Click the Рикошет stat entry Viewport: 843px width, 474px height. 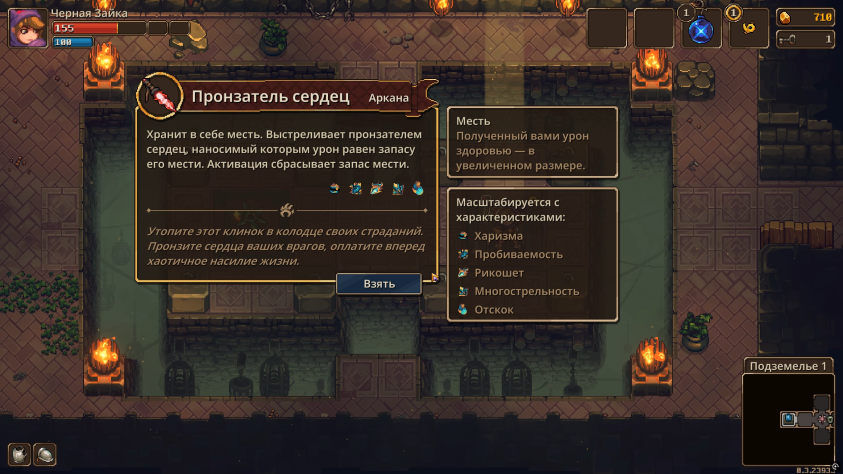(x=498, y=273)
